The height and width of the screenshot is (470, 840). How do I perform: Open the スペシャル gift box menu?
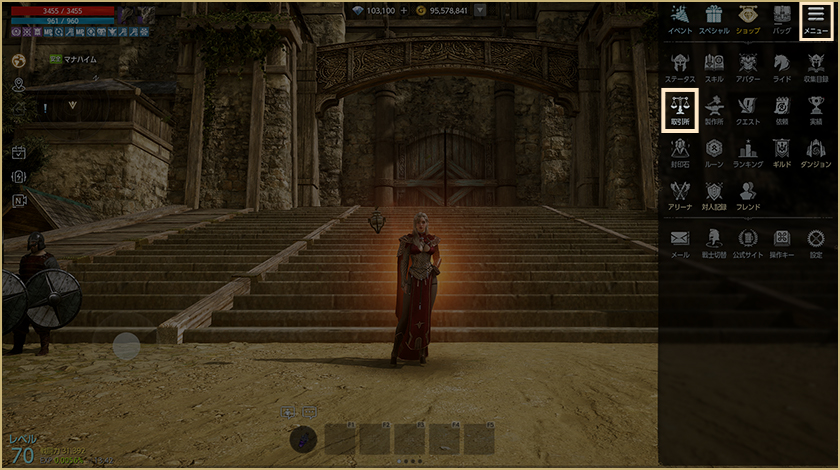714,19
